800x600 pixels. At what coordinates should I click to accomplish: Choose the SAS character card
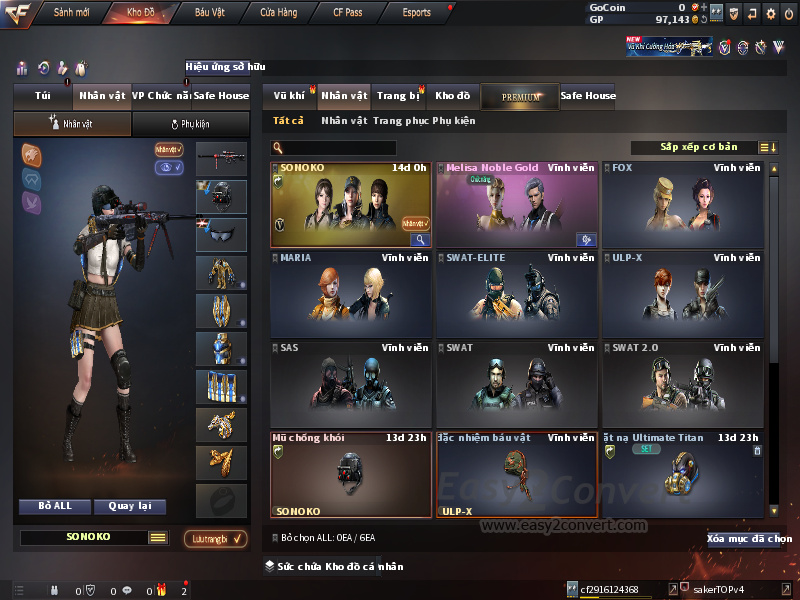coord(350,384)
